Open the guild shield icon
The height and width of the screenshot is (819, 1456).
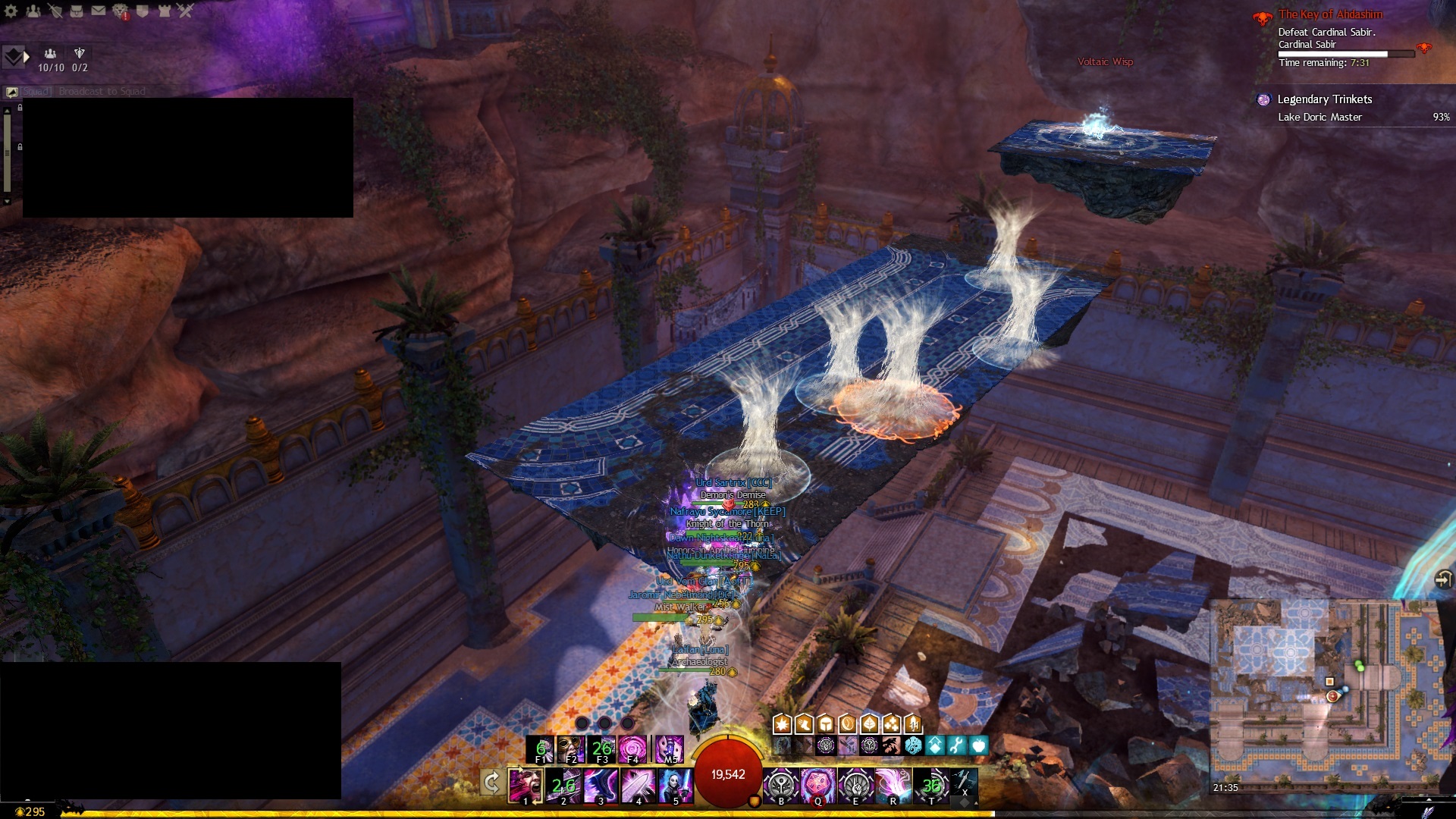(143, 11)
